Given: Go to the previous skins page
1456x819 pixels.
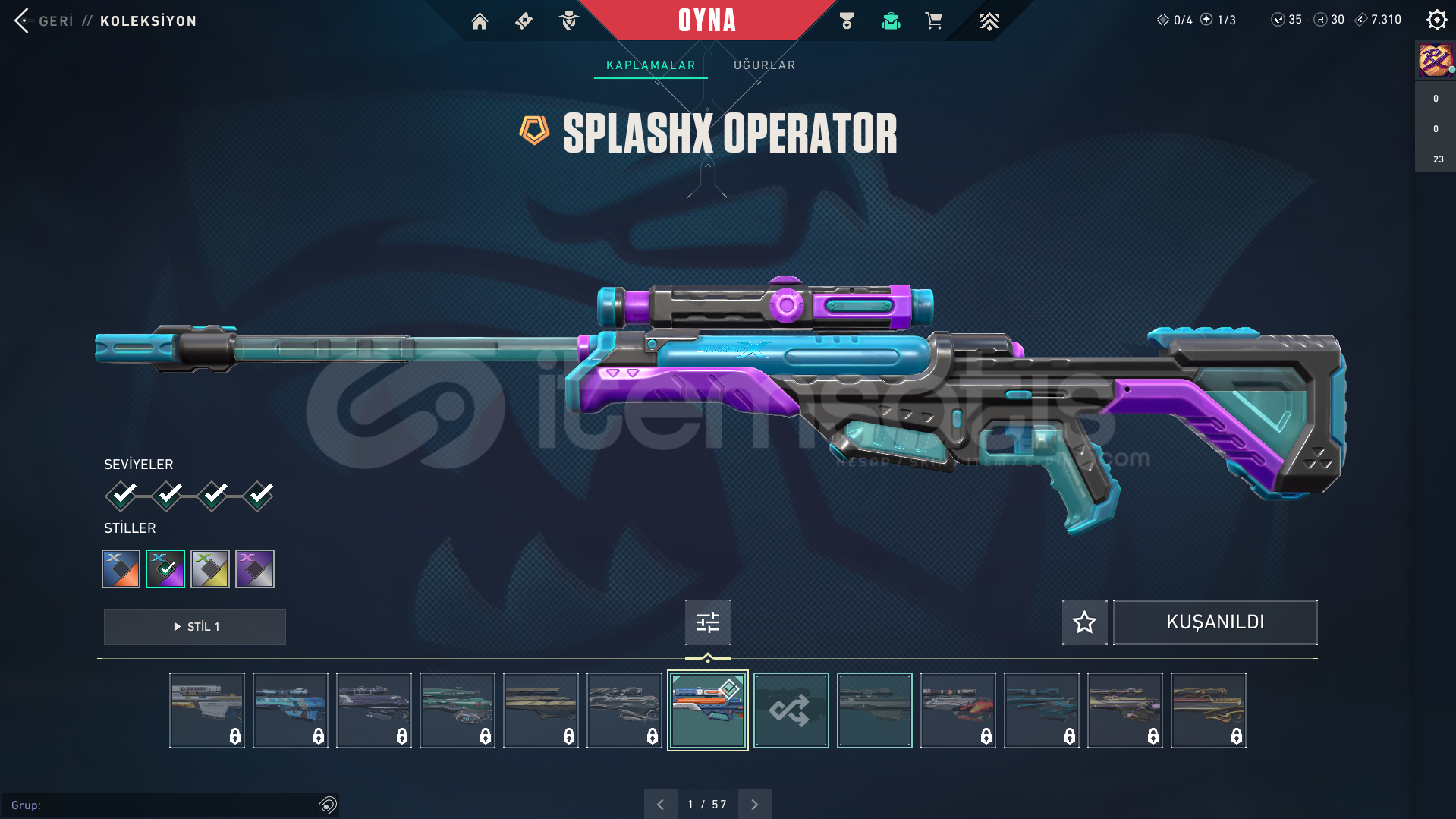Looking at the screenshot, I should pos(660,805).
